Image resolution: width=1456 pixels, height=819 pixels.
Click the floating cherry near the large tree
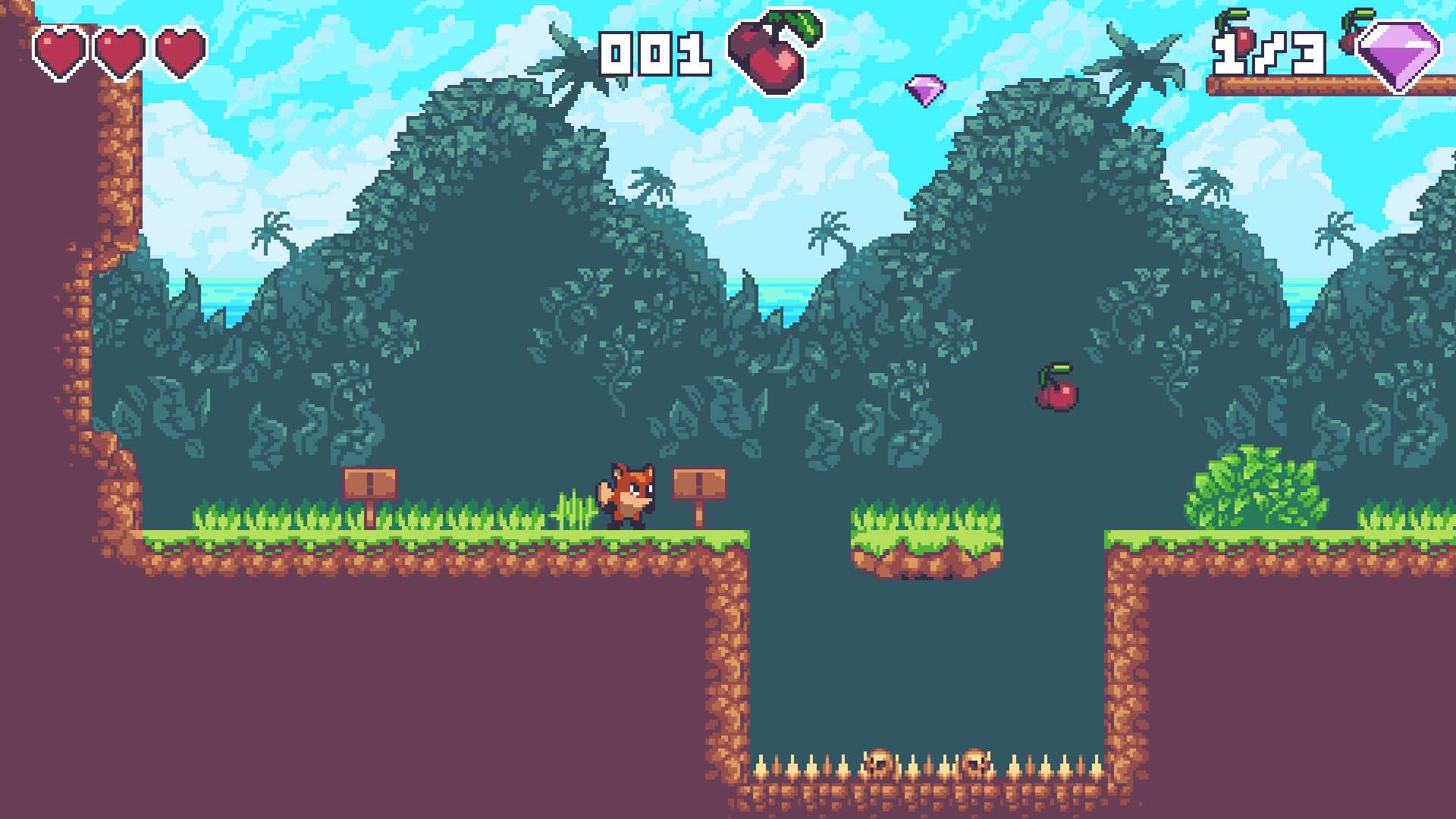[1057, 394]
